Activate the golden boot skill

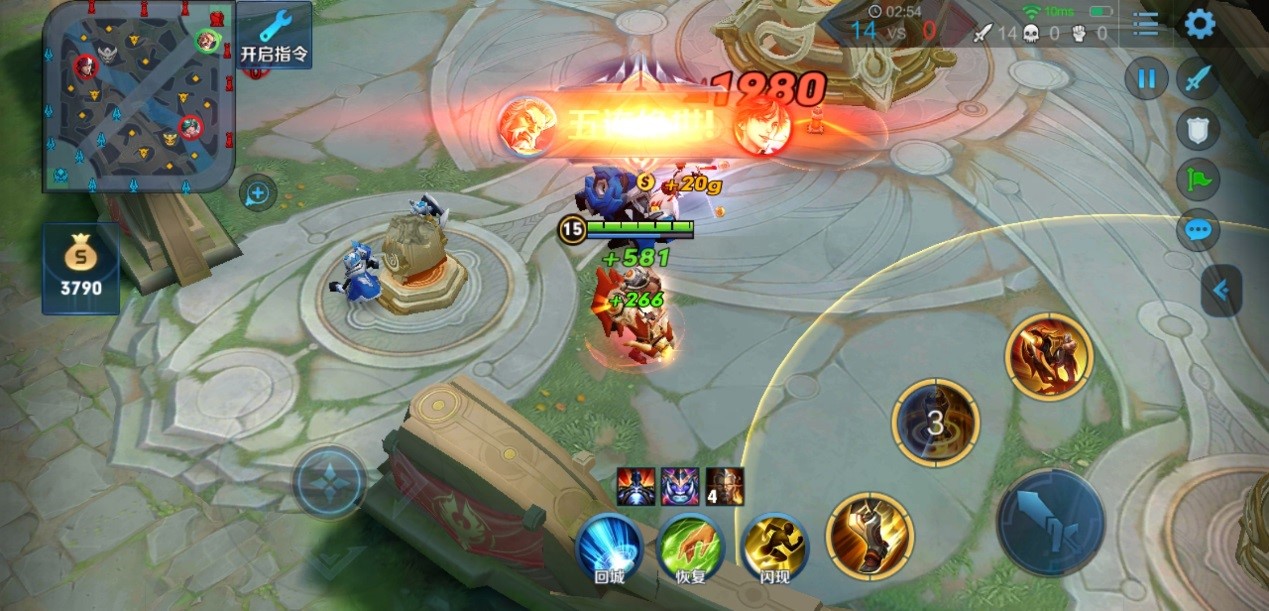(x=869, y=536)
